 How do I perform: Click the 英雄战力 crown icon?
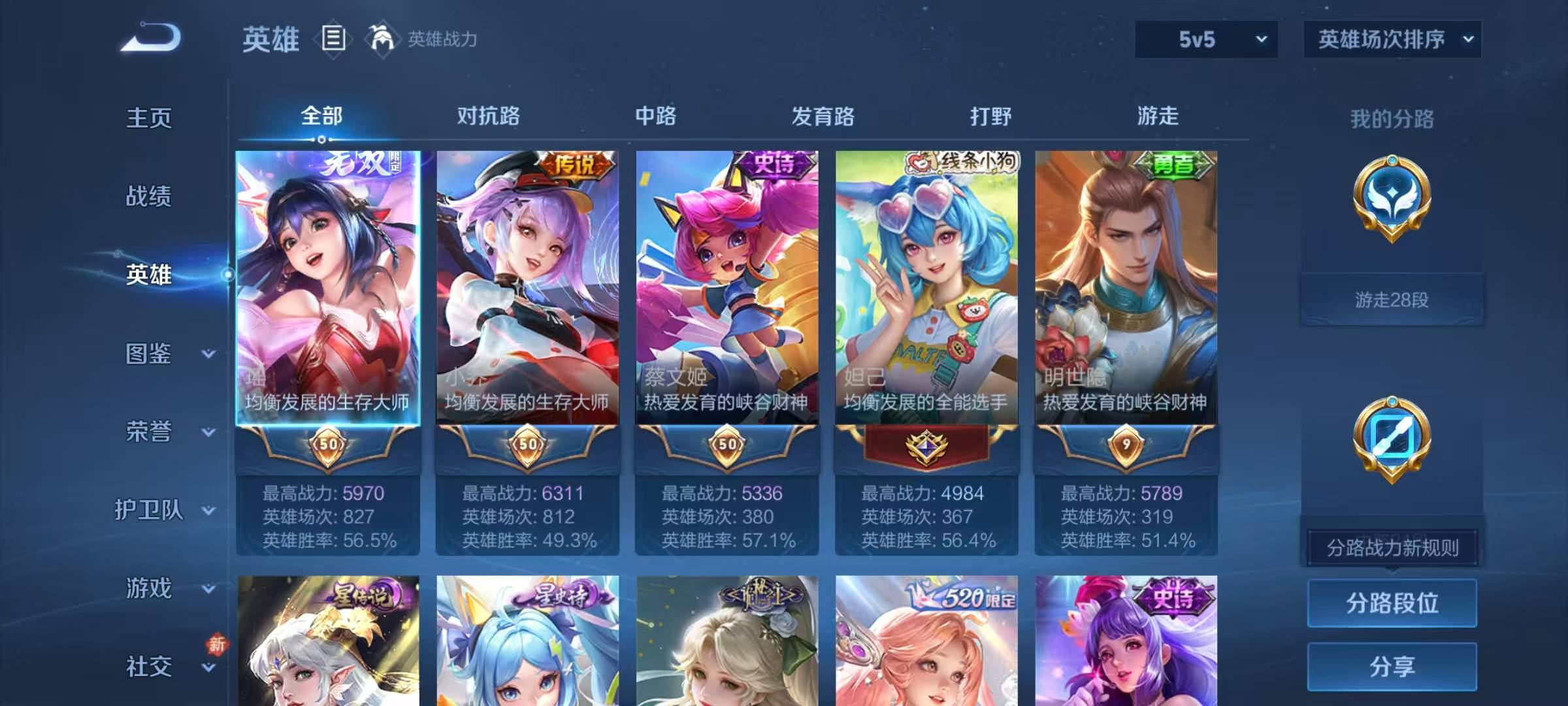(x=382, y=39)
